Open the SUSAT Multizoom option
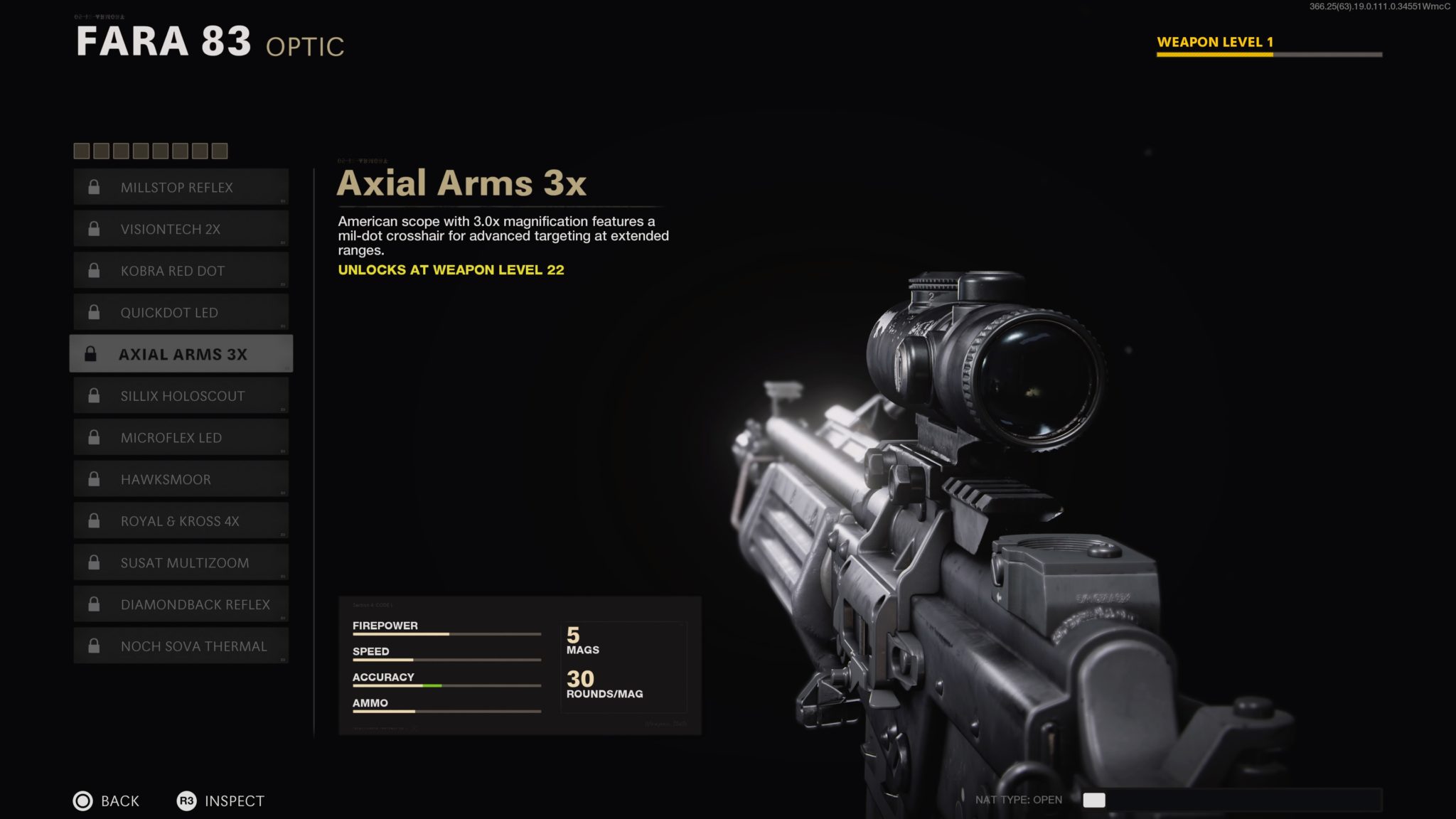This screenshot has height=819, width=1456. click(181, 562)
